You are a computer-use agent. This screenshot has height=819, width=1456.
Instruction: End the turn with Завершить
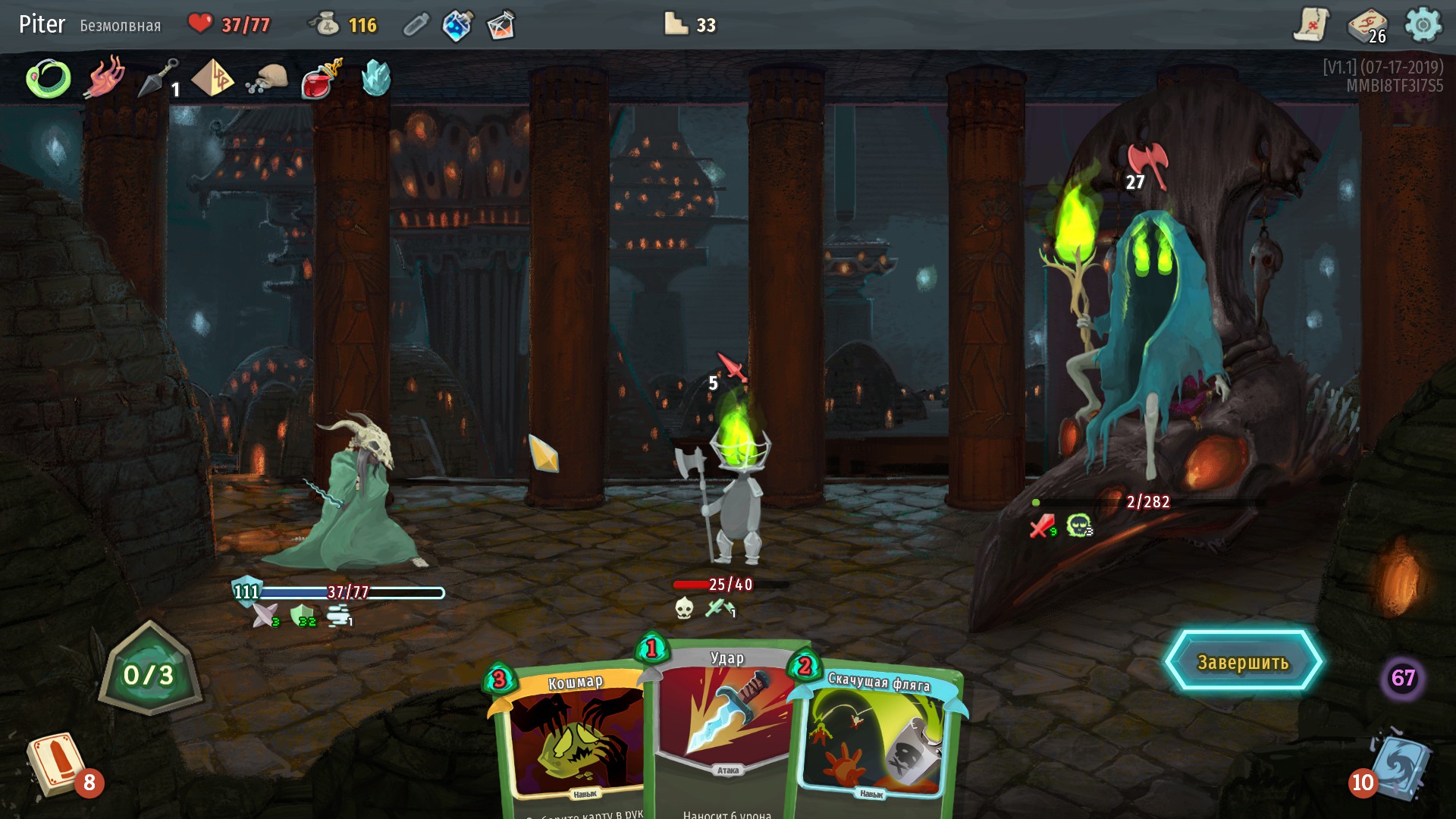coord(1243,662)
